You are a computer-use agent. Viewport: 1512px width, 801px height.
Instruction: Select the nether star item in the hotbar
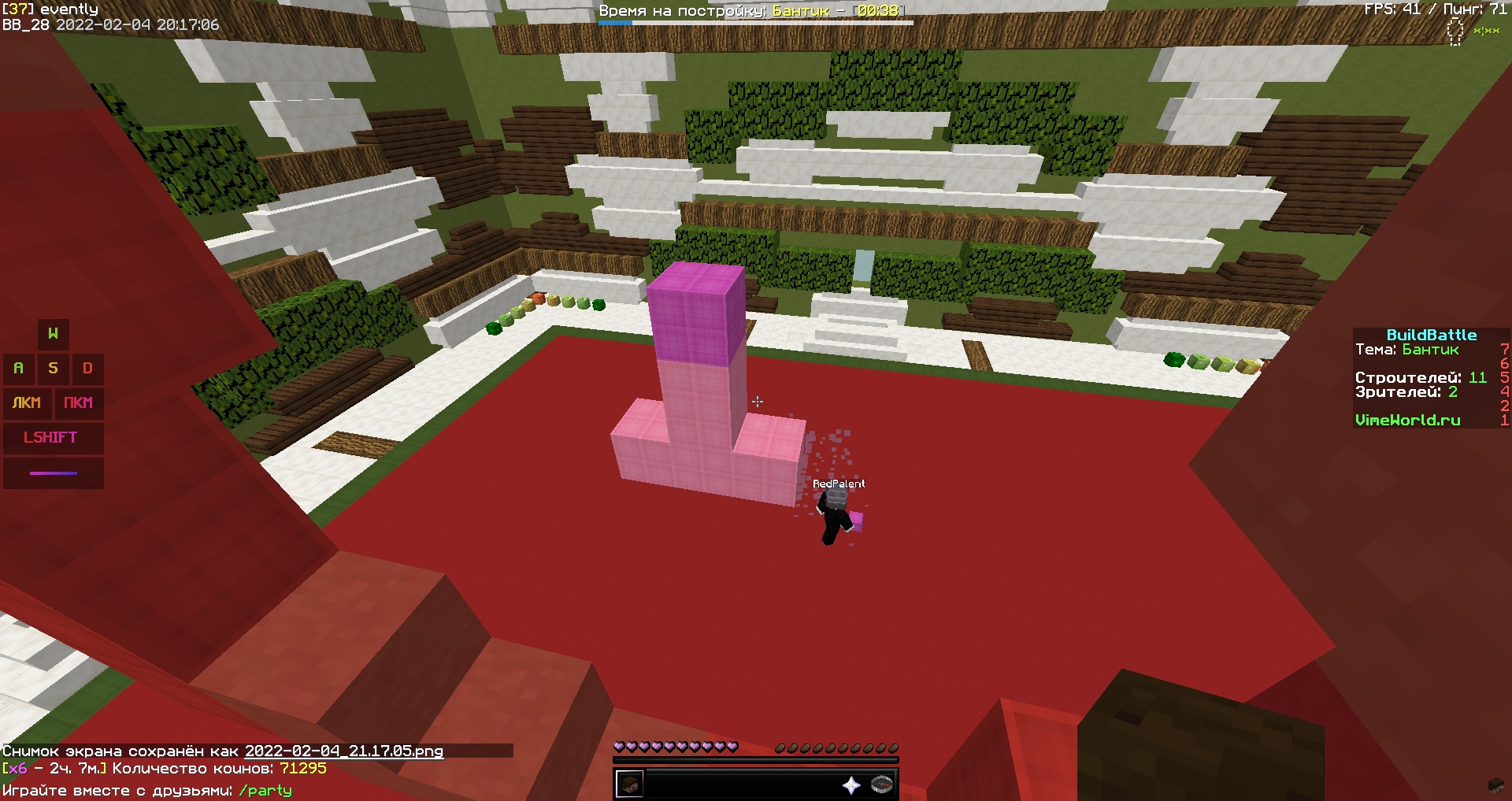click(852, 785)
